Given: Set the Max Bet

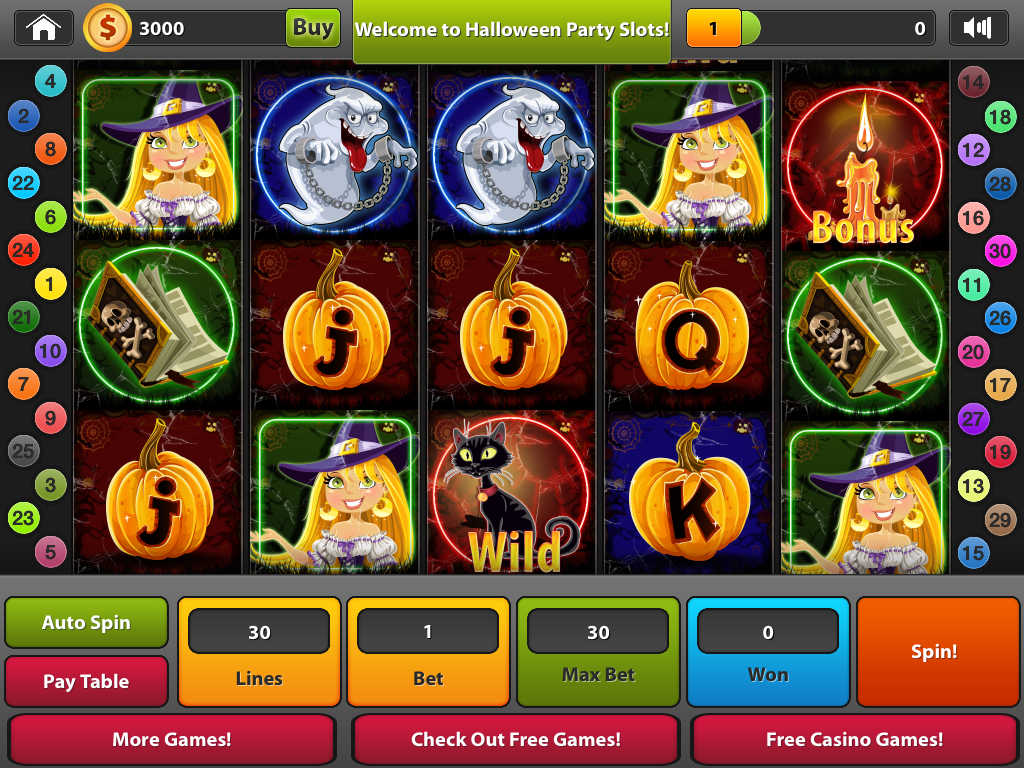Looking at the screenshot, I should pyautogui.click(x=598, y=651).
